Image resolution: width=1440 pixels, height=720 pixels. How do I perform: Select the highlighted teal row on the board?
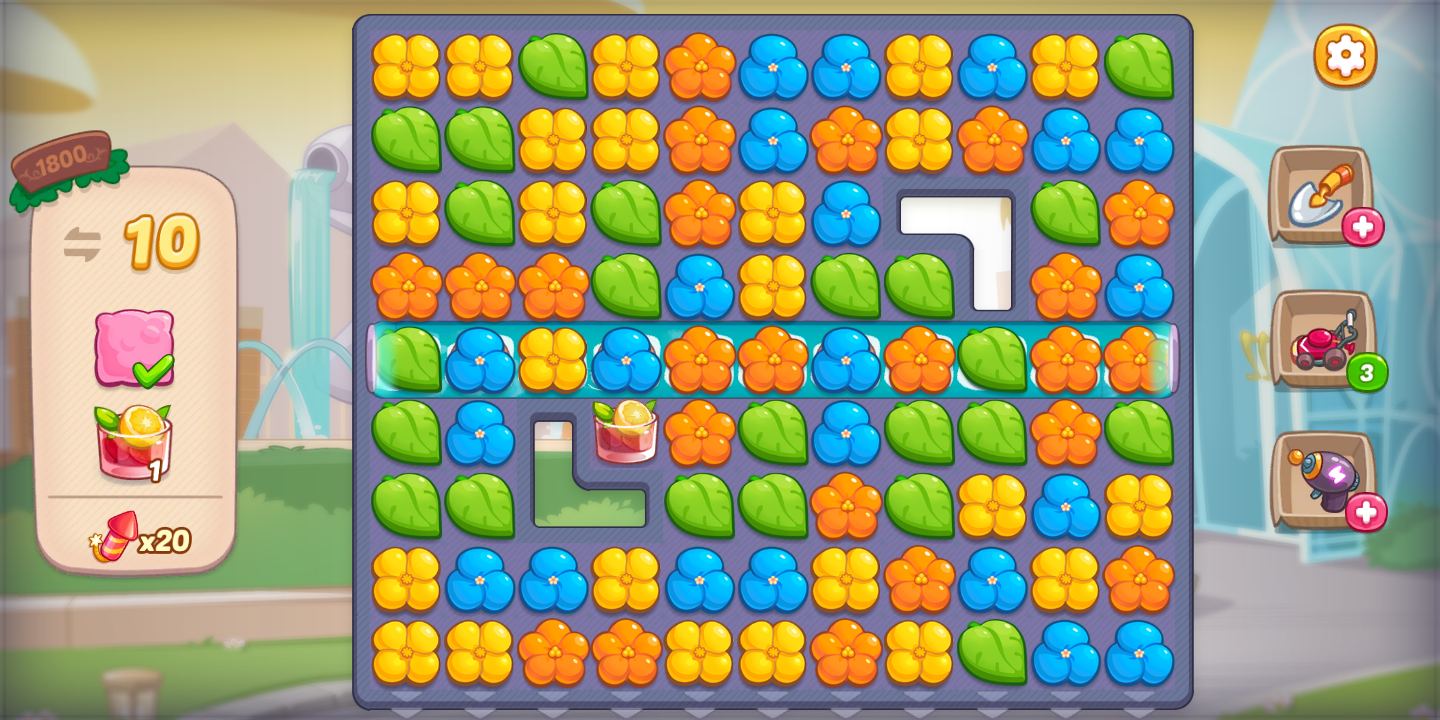[x=775, y=362]
